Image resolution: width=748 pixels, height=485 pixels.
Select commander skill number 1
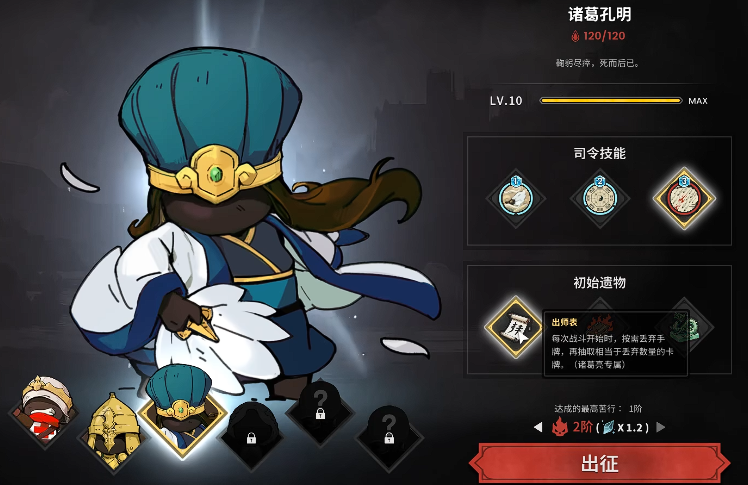tap(516, 197)
